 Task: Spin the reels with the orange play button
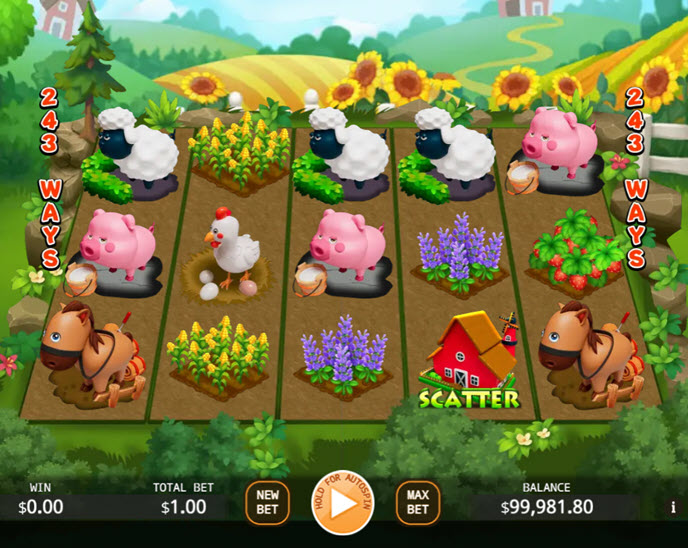coord(343,503)
